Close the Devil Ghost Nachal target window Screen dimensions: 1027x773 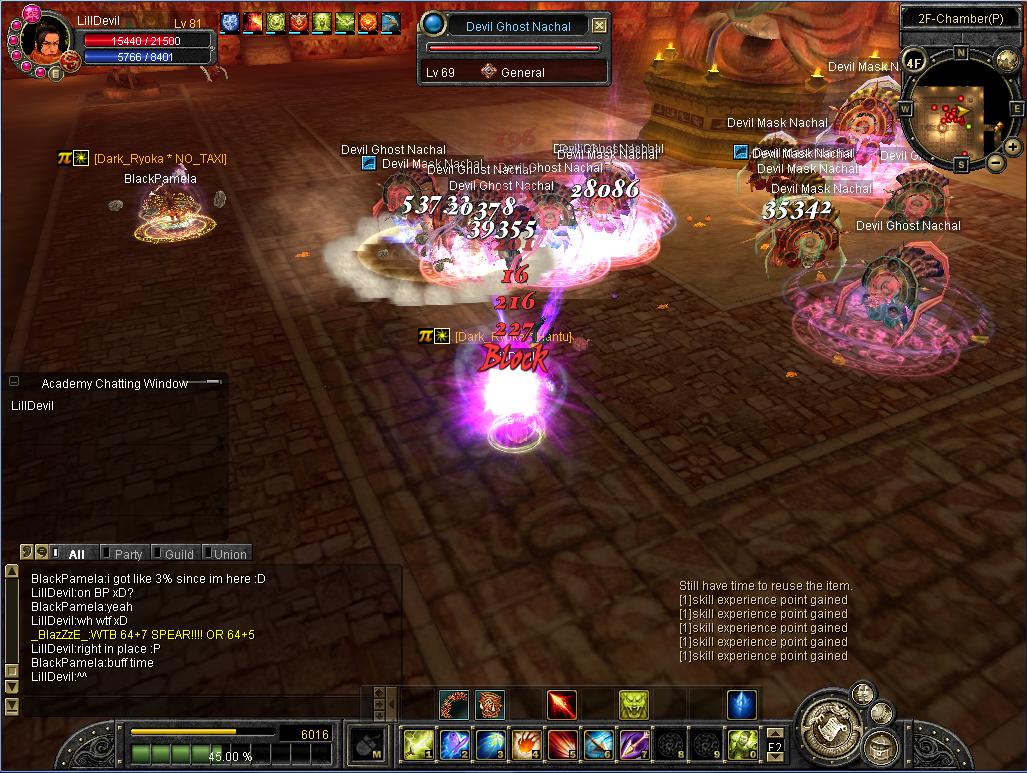(599, 26)
